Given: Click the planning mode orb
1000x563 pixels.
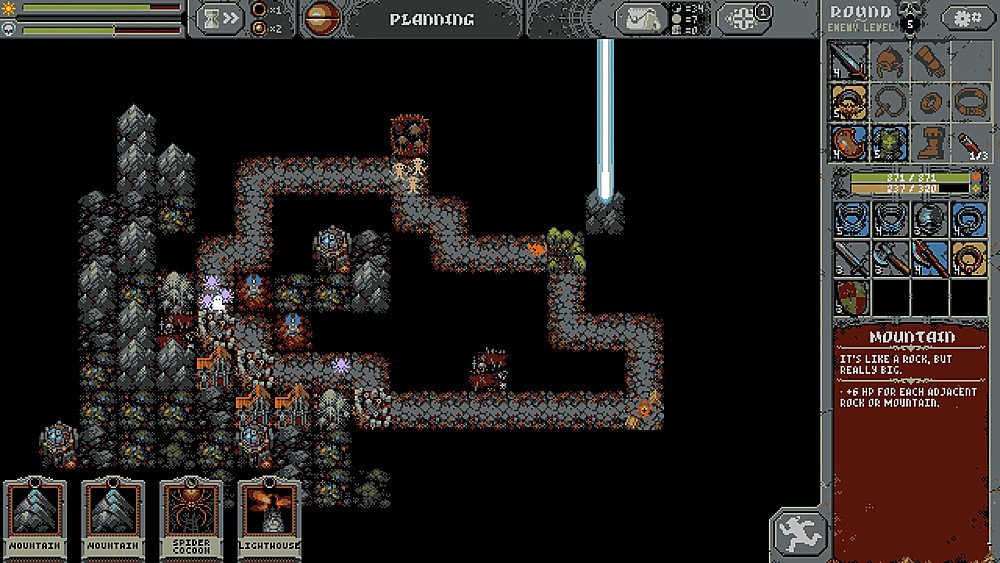Looking at the screenshot, I should (x=321, y=18).
